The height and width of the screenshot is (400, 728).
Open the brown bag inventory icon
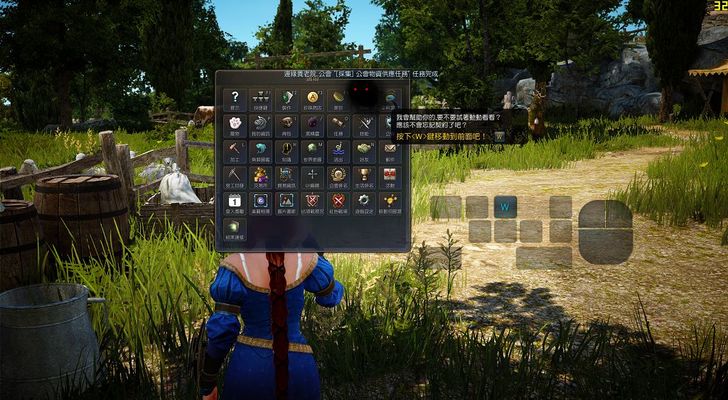[x=287, y=123]
